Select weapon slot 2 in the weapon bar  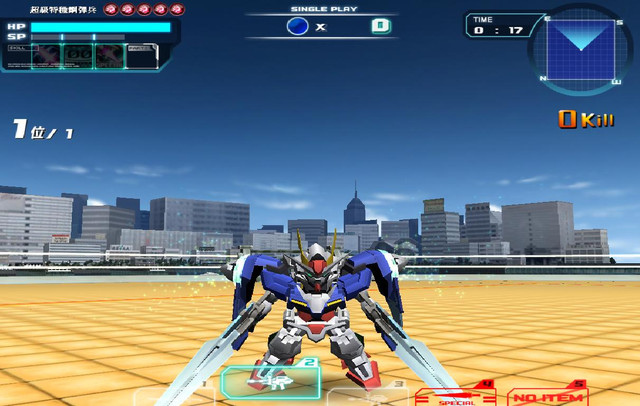270,382
